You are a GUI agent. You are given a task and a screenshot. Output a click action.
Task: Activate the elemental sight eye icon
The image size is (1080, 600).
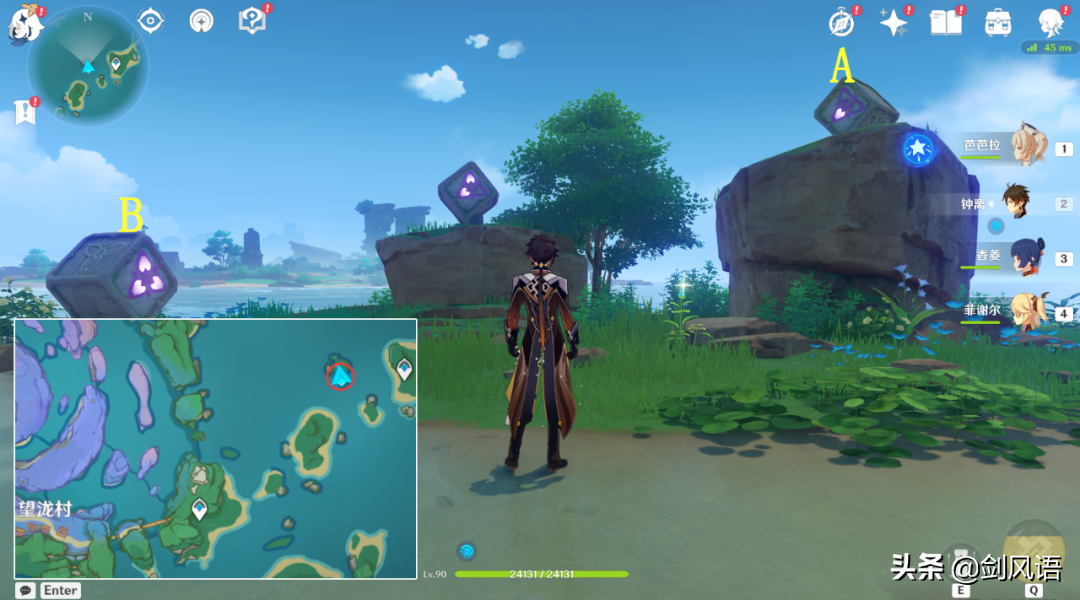(x=151, y=20)
